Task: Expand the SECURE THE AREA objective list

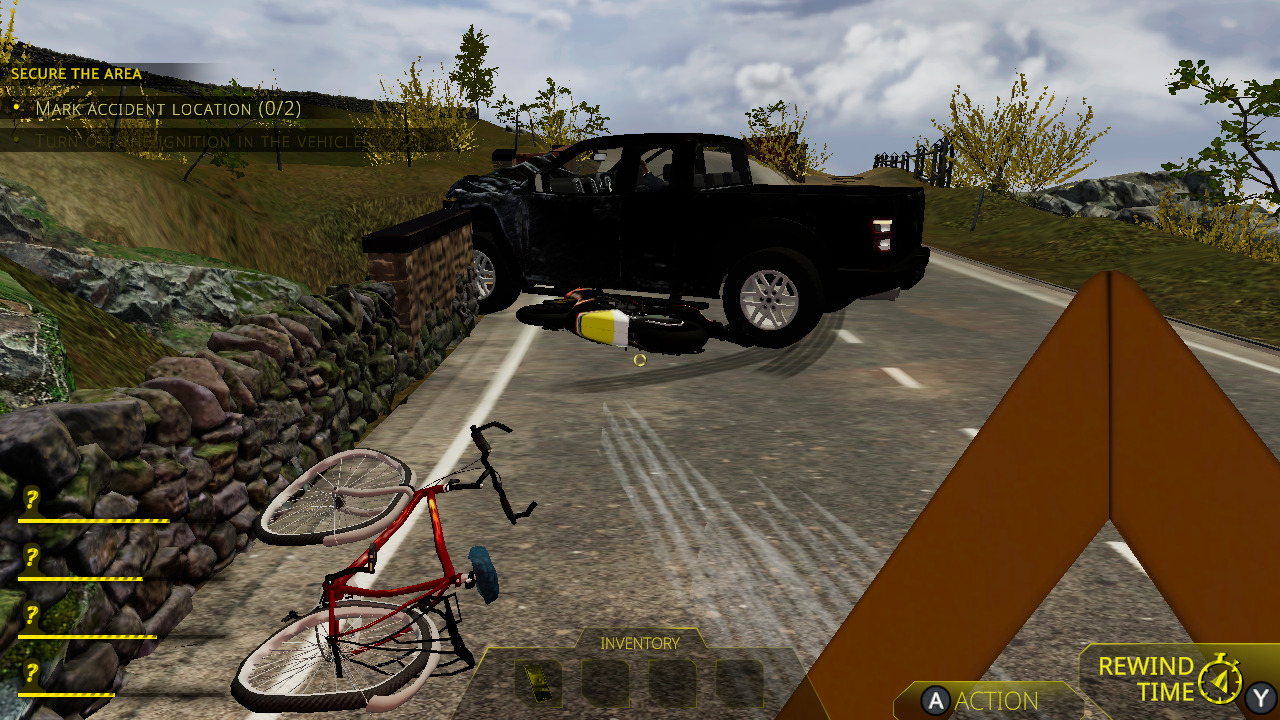Action: pos(77,74)
